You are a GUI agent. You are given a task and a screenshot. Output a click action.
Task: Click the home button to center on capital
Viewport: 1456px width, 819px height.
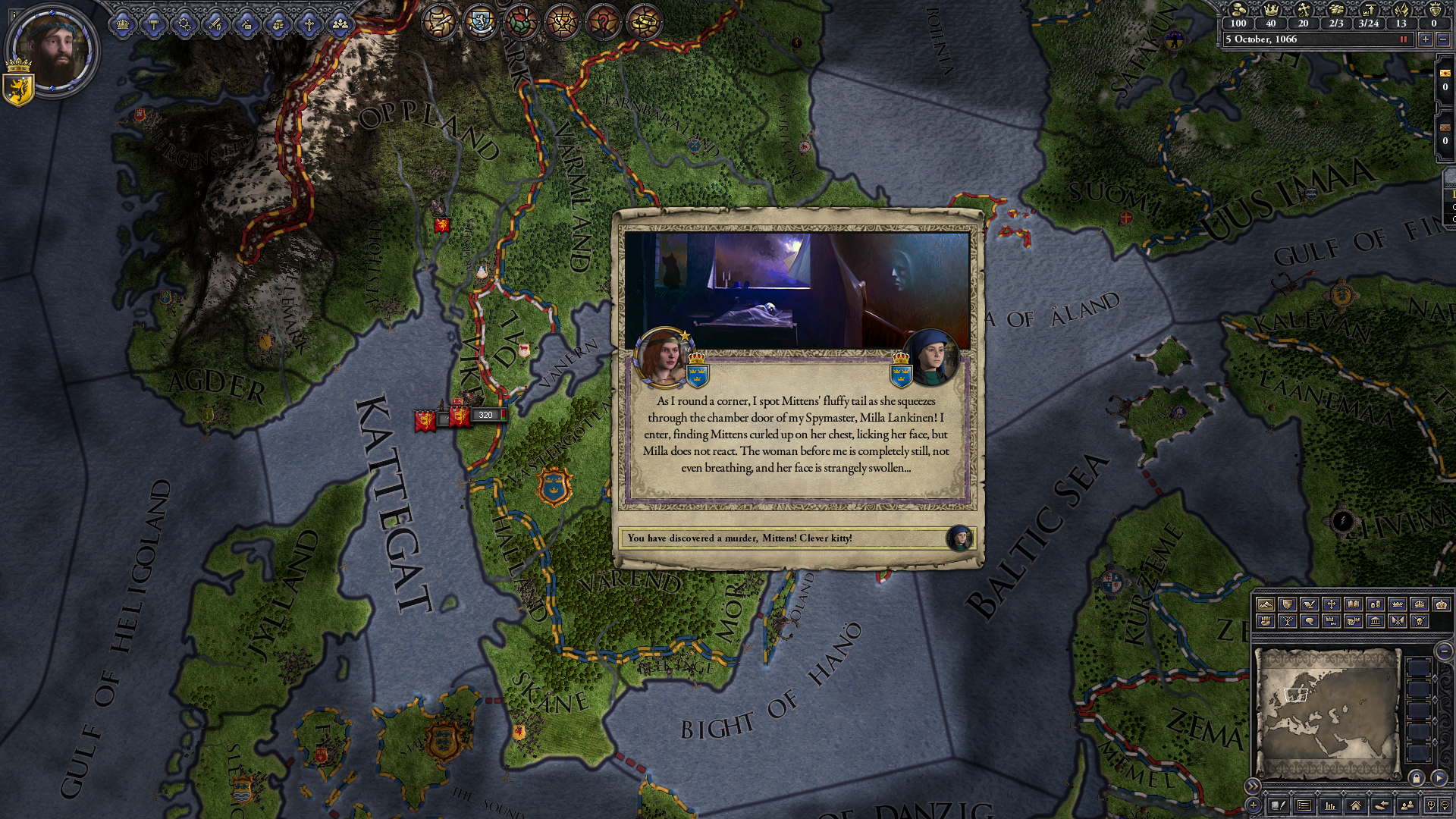coord(1355,805)
